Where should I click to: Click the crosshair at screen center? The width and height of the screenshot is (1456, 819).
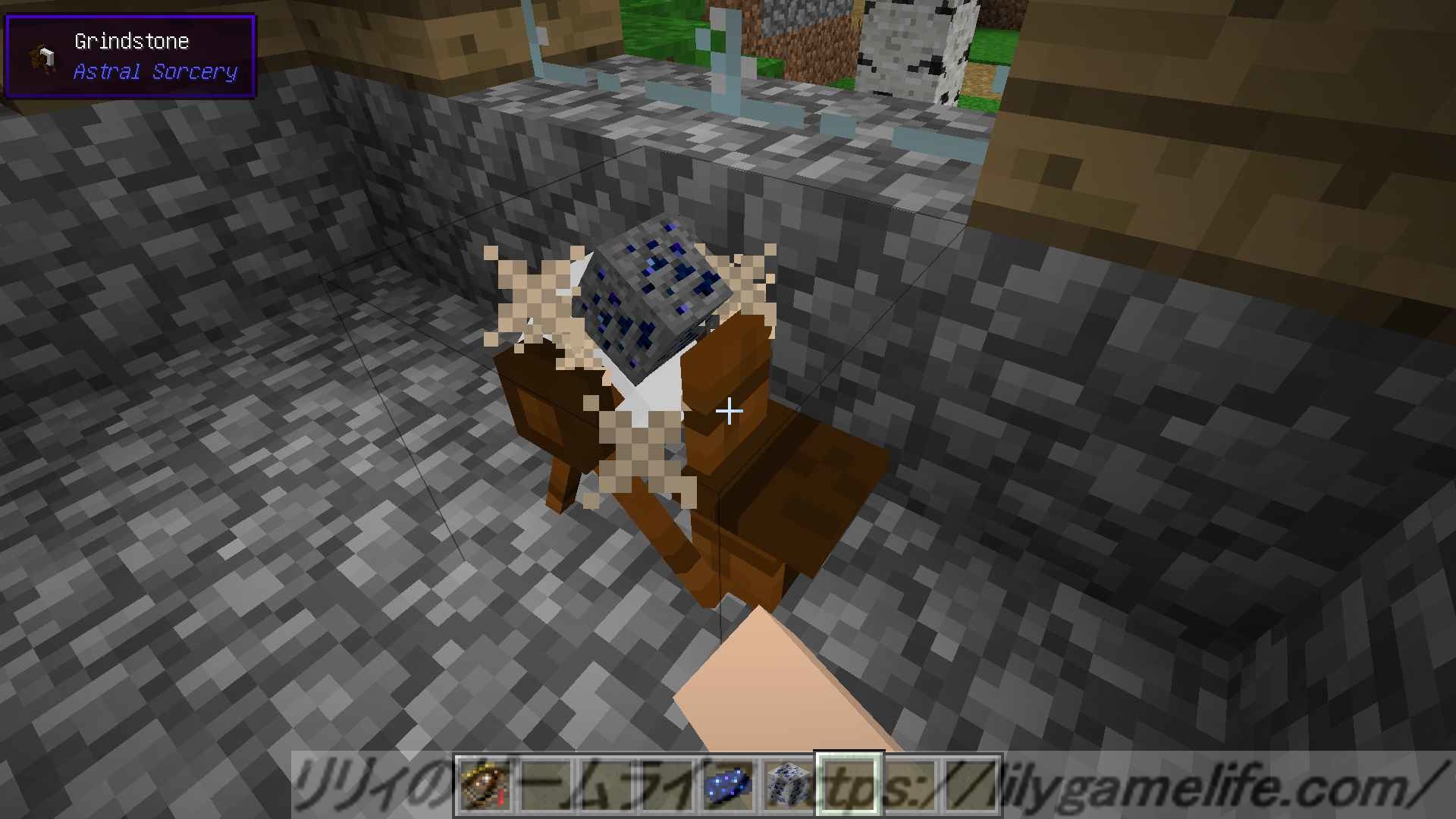tap(730, 412)
